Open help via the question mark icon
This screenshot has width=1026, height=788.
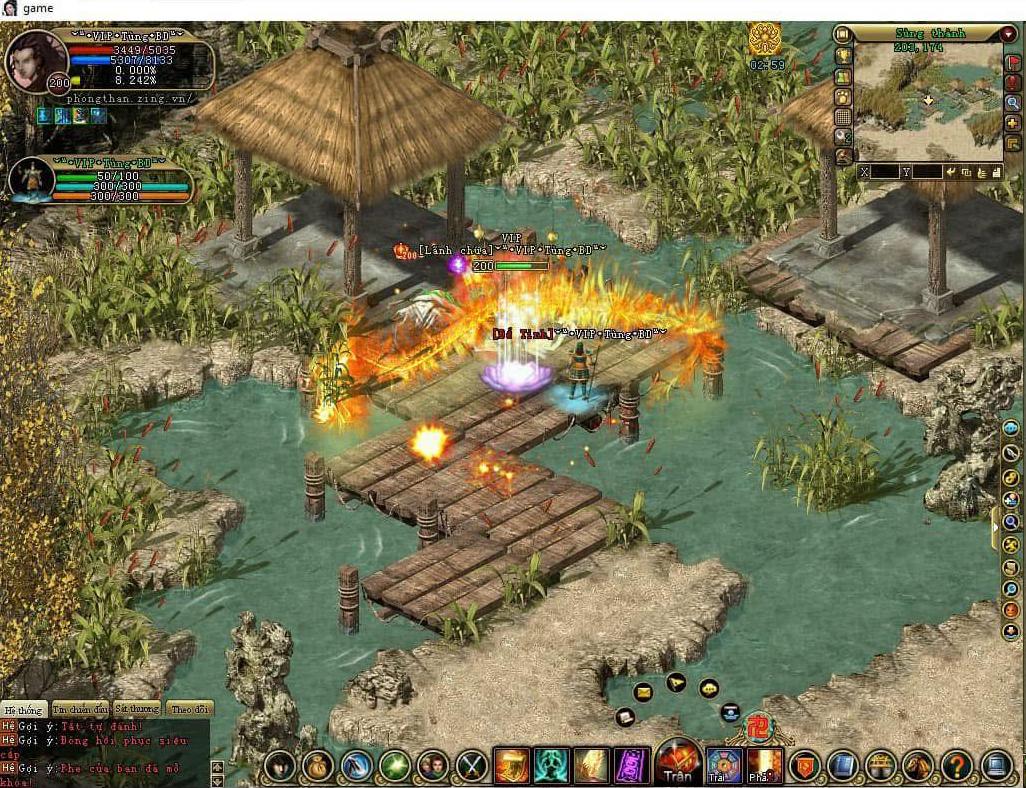(x=957, y=766)
